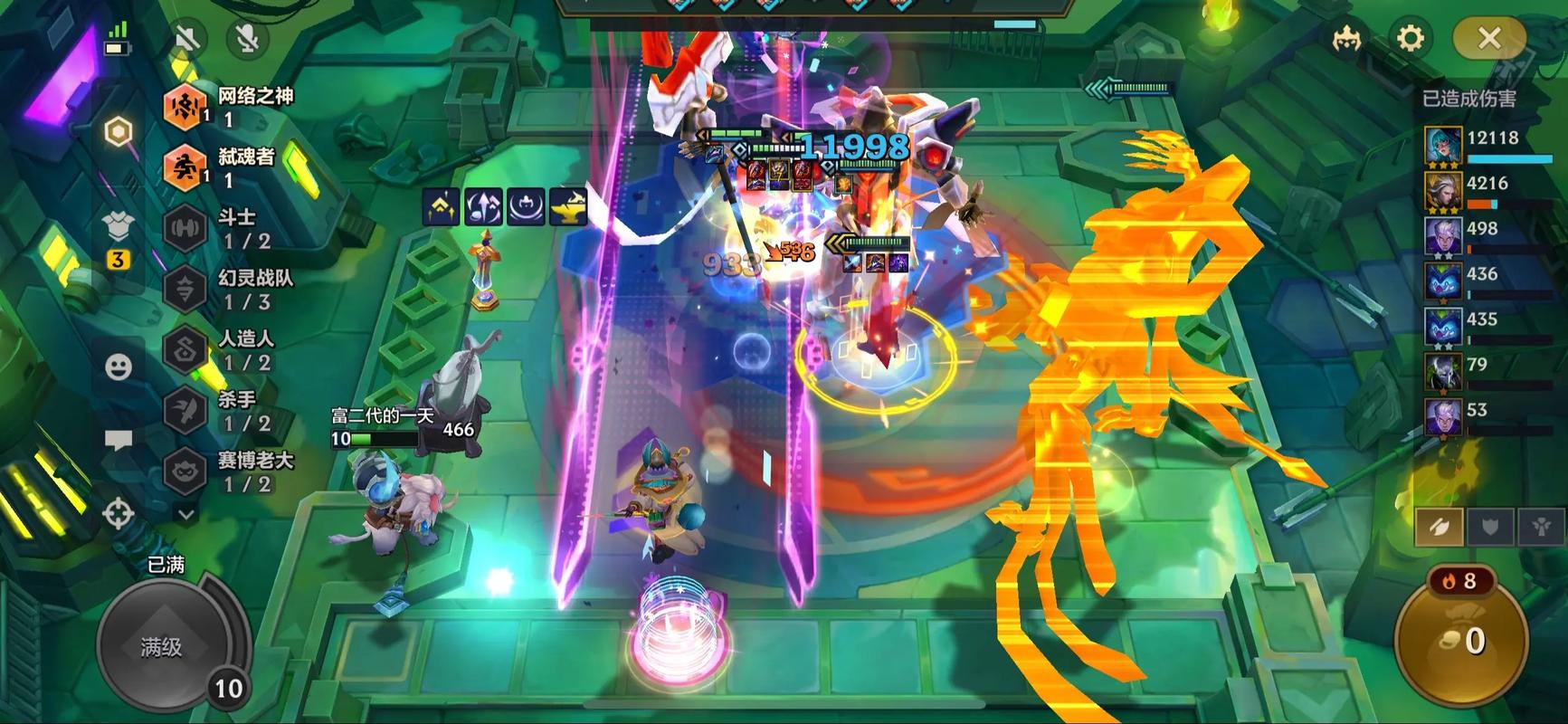Close the match view with the X button

click(1488, 38)
